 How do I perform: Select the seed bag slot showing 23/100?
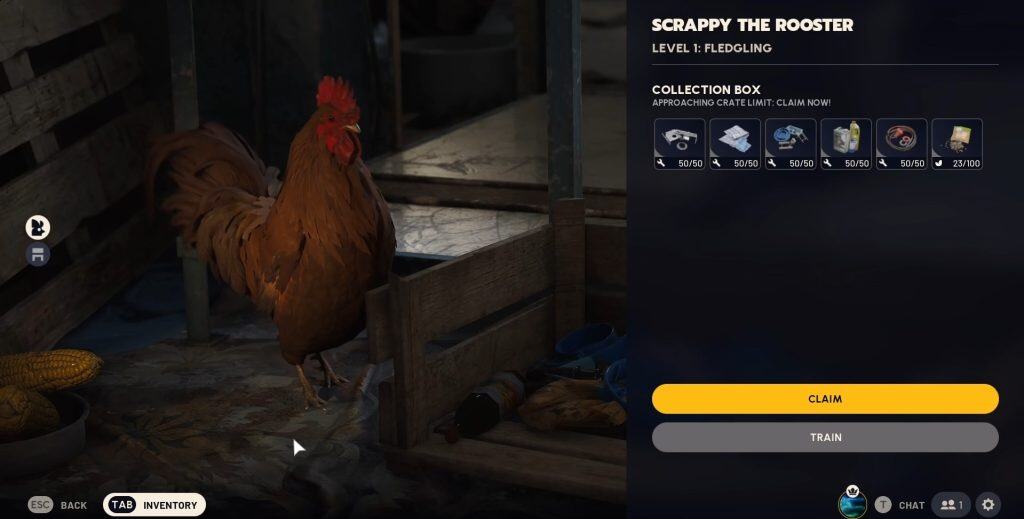tap(957, 144)
